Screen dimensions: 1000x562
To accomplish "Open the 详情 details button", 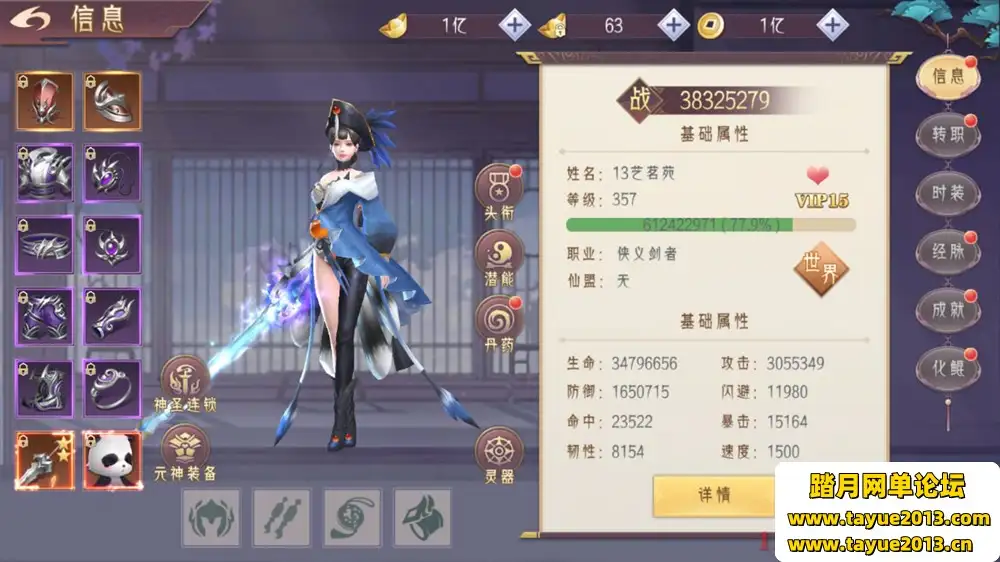I will (x=714, y=494).
